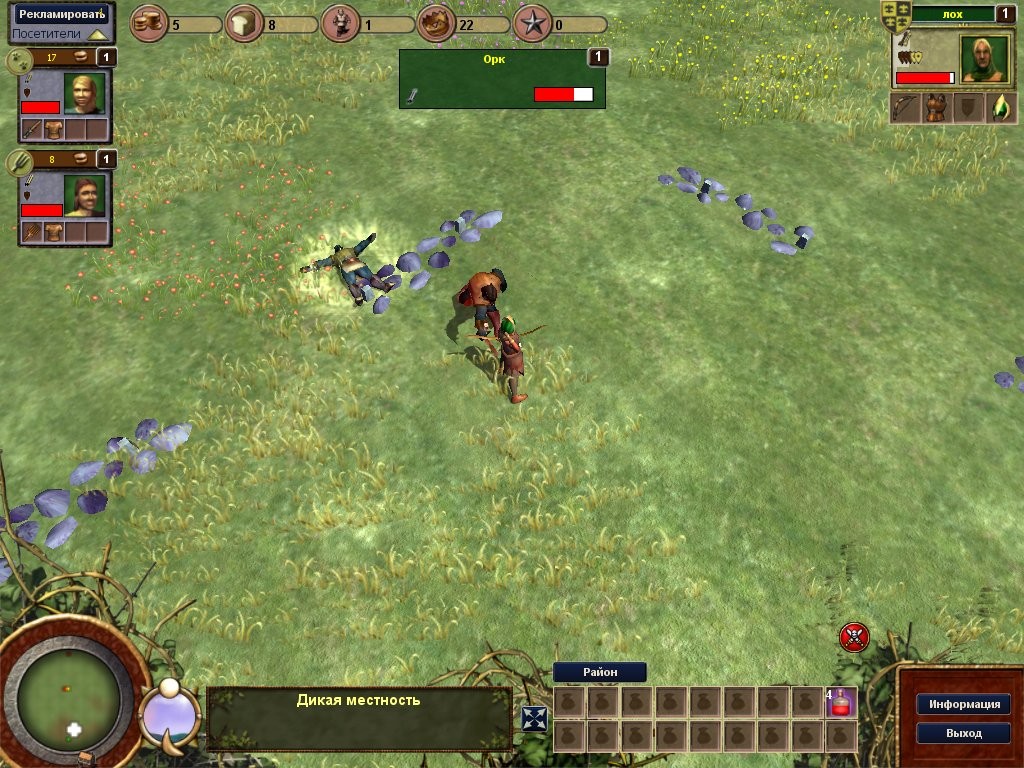
Task: Expand the Посетители panel arrow
Action: (96, 34)
